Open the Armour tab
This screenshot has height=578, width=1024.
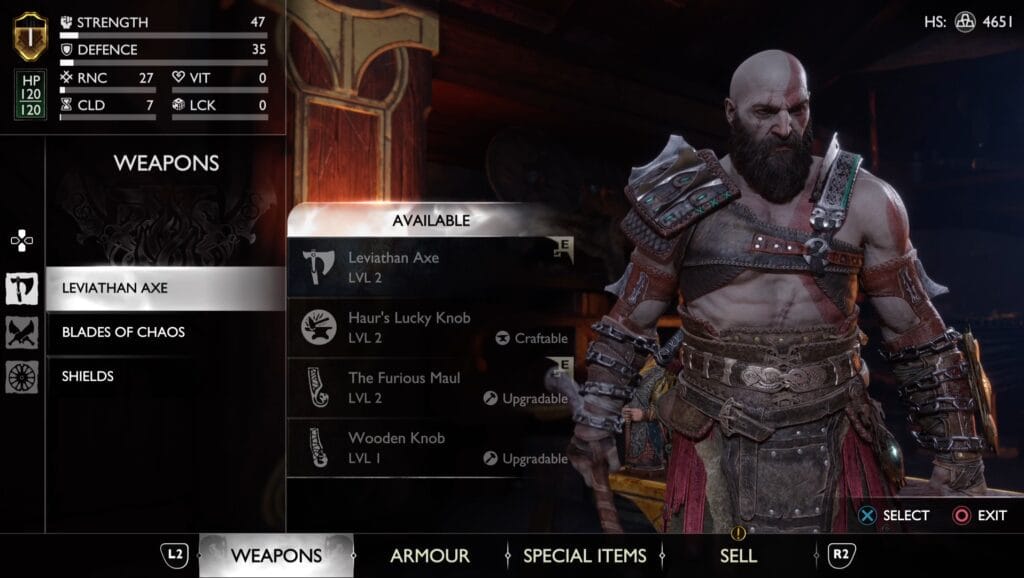(x=430, y=556)
